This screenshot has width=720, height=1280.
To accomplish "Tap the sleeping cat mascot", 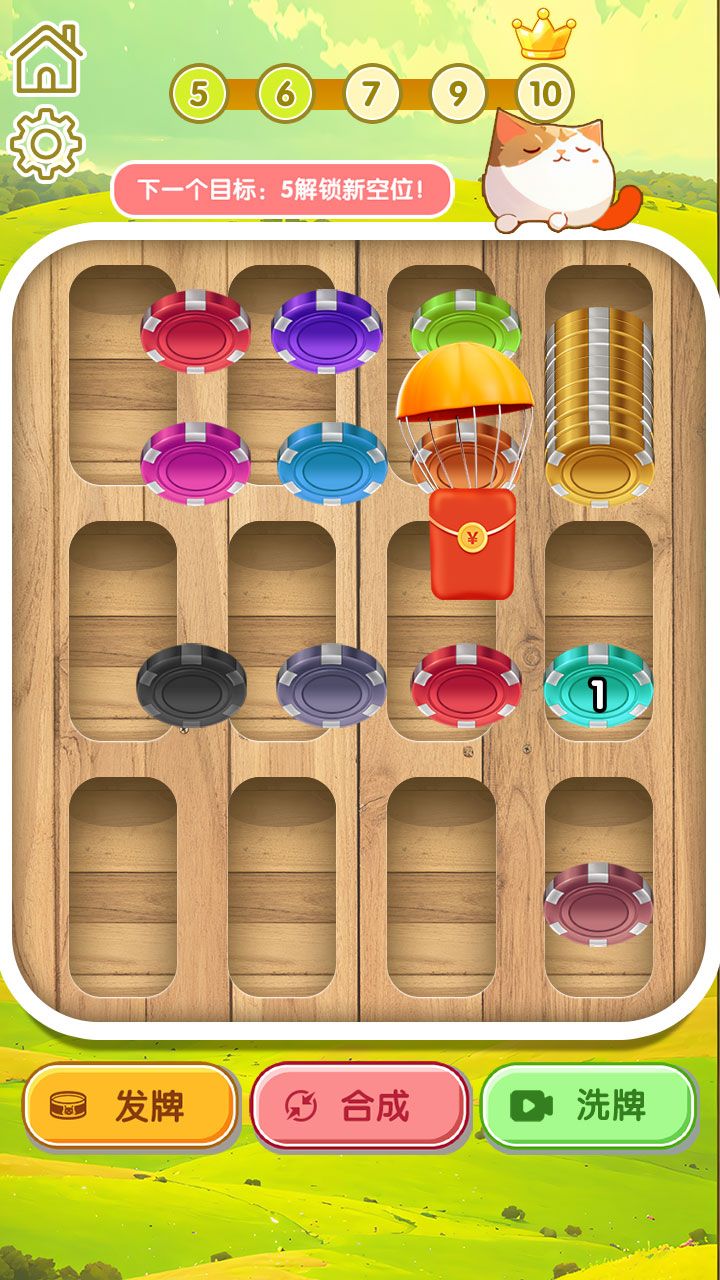I will (x=552, y=170).
